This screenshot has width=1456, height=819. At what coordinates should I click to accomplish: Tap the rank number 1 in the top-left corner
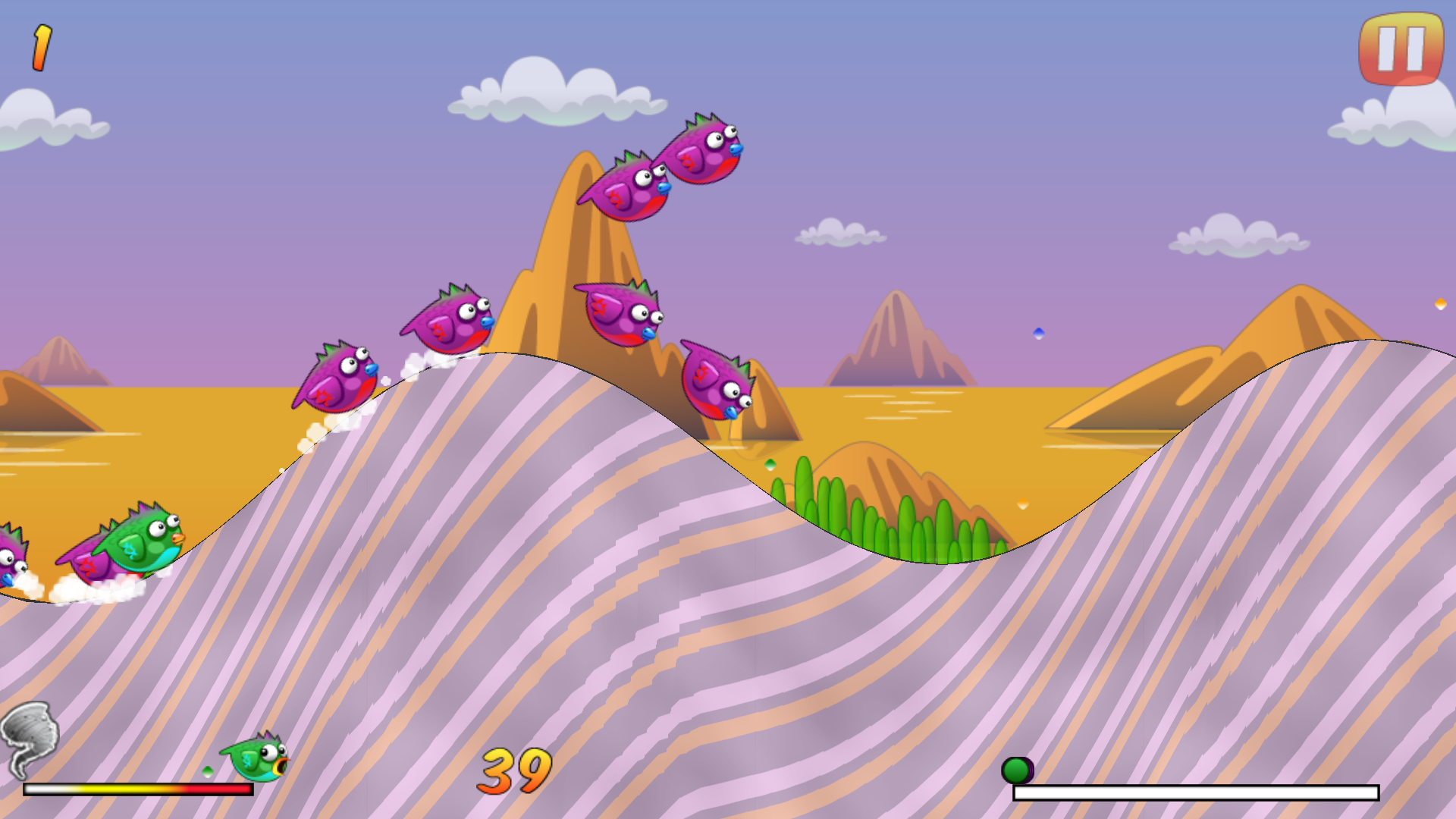[42, 45]
